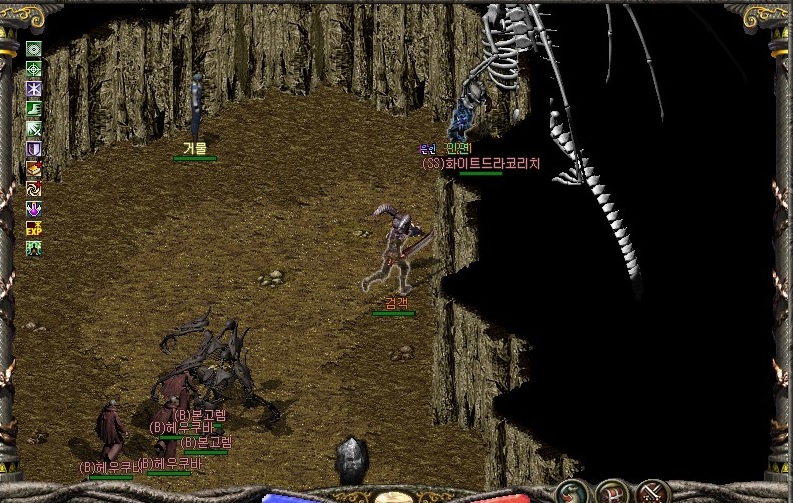Viewport: 793px width, 503px height.
Task: Click the green eye buff icon
Action: tap(34, 50)
